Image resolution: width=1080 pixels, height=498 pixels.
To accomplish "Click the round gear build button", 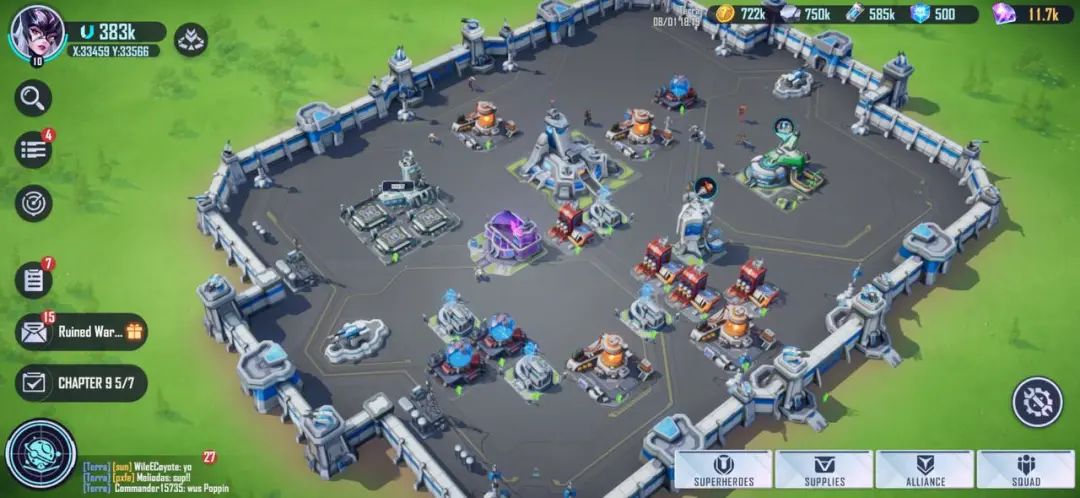I will pyautogui.click(x=1036, y=402).
